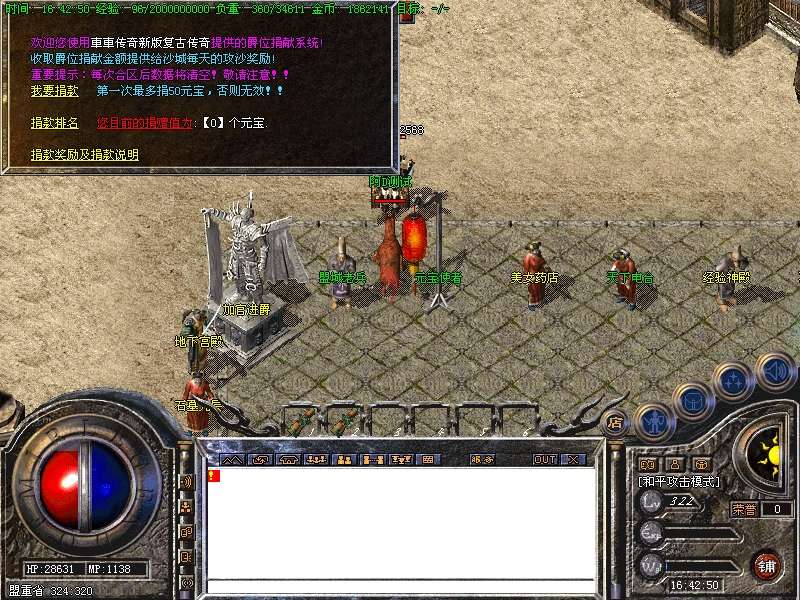Open the 捐款排名 donation ranking
800x600 pixels.
click(54, 123)
